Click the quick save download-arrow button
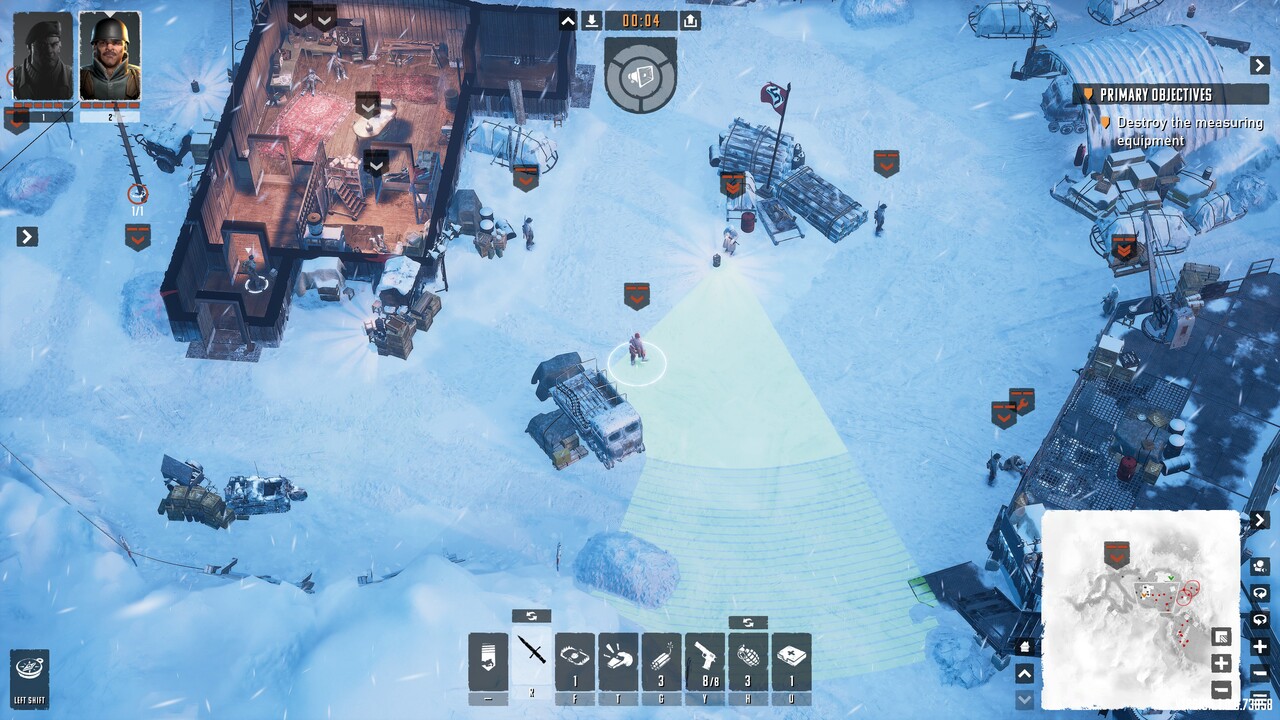Viewport: 1280px width, 720px height. [592, 21]
